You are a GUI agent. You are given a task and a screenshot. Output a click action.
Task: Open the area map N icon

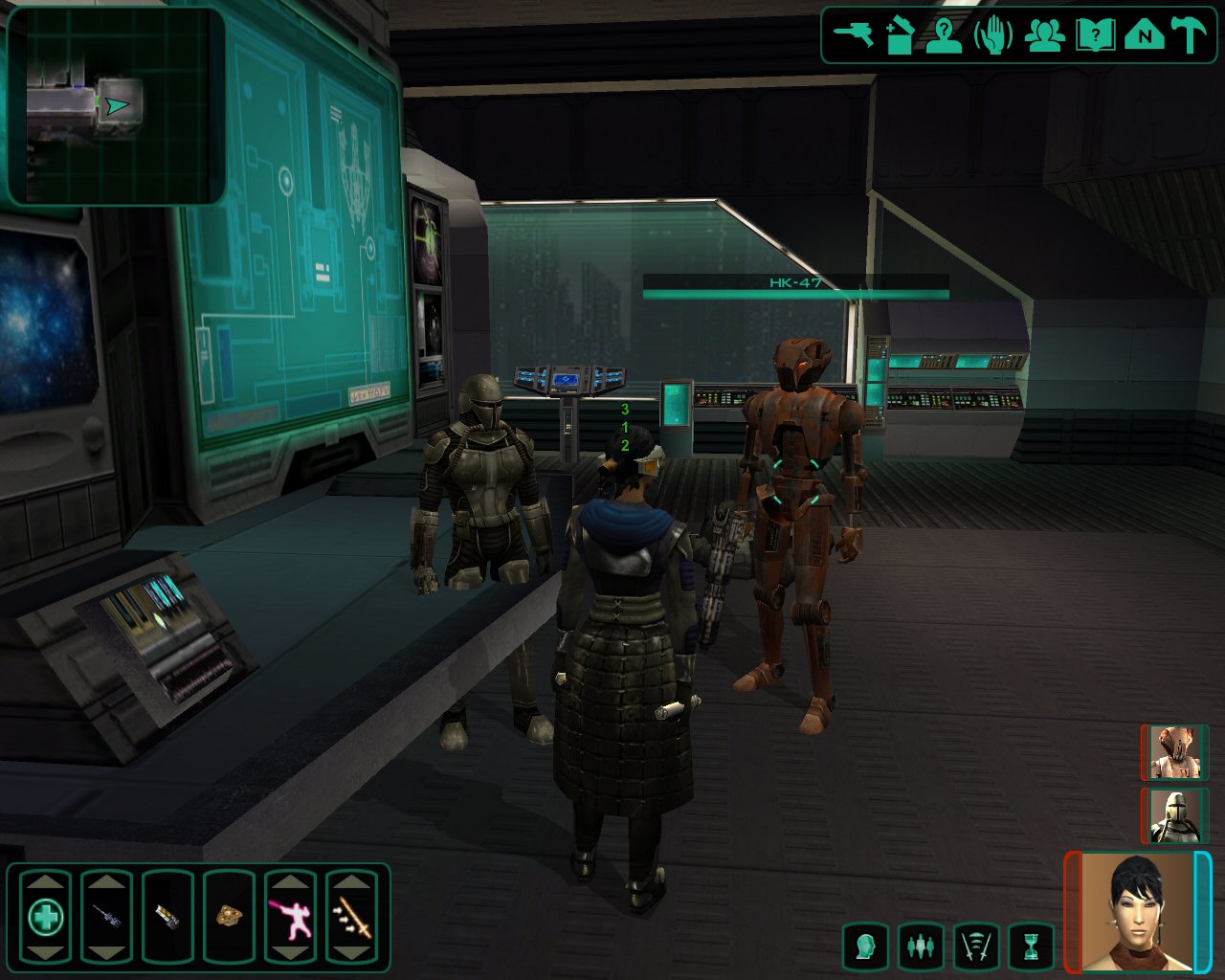1144,35
